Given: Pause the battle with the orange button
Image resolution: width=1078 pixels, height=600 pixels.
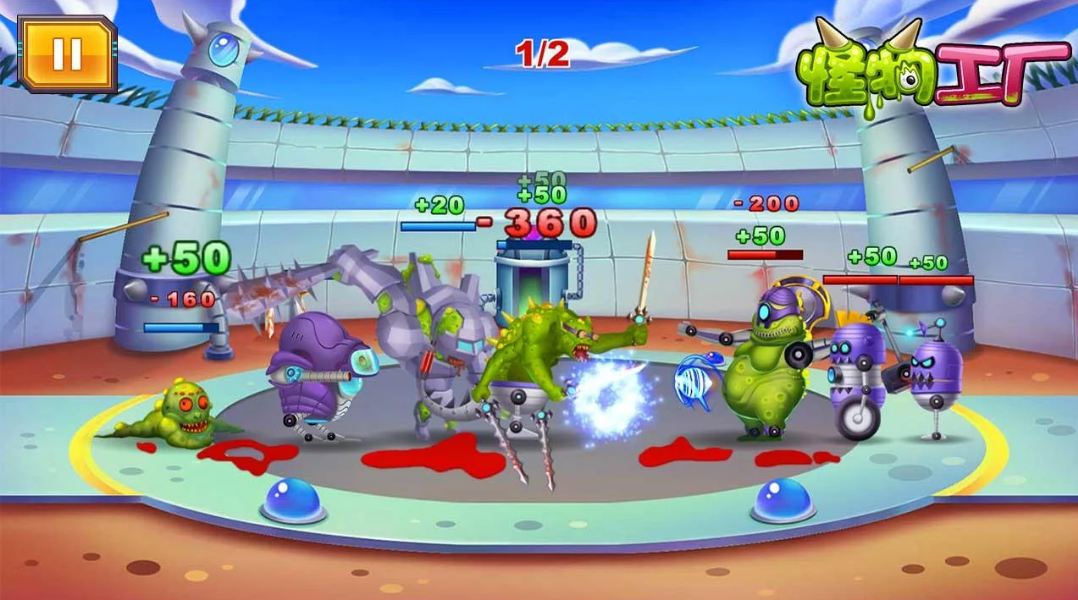Looking at the screenshot, I should point(67,52).
